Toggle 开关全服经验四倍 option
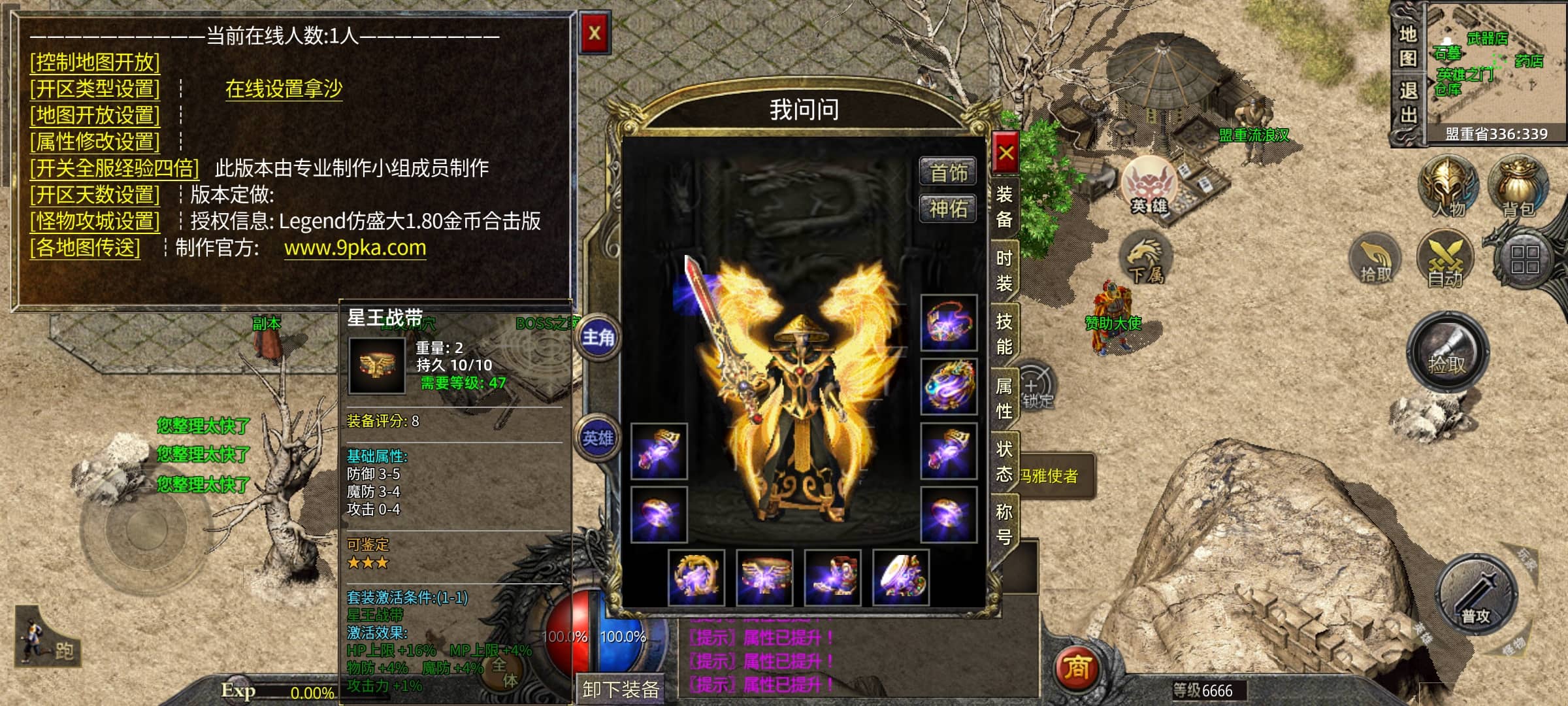 click(114, 168)
